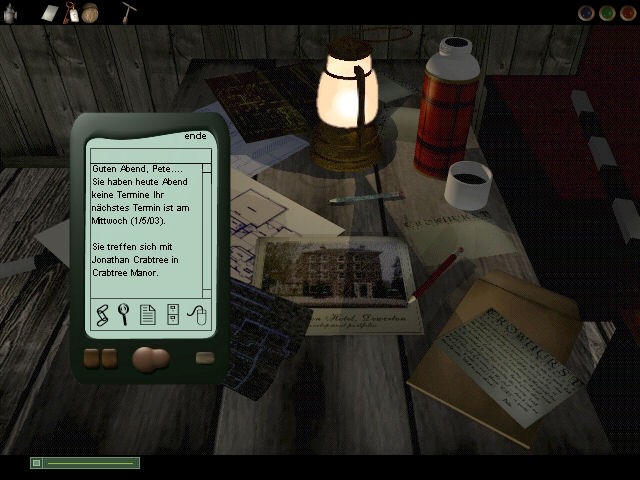Select the oil lantern inventory item
The height and width of the screenshot is (480, 640).
point(8,12)
